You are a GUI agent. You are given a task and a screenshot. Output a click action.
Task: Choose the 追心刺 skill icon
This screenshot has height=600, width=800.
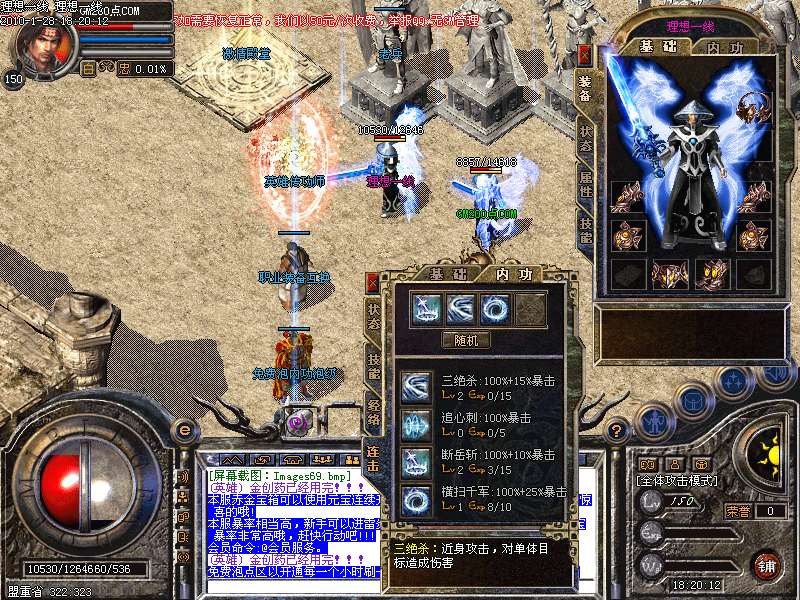click(416, 424)
